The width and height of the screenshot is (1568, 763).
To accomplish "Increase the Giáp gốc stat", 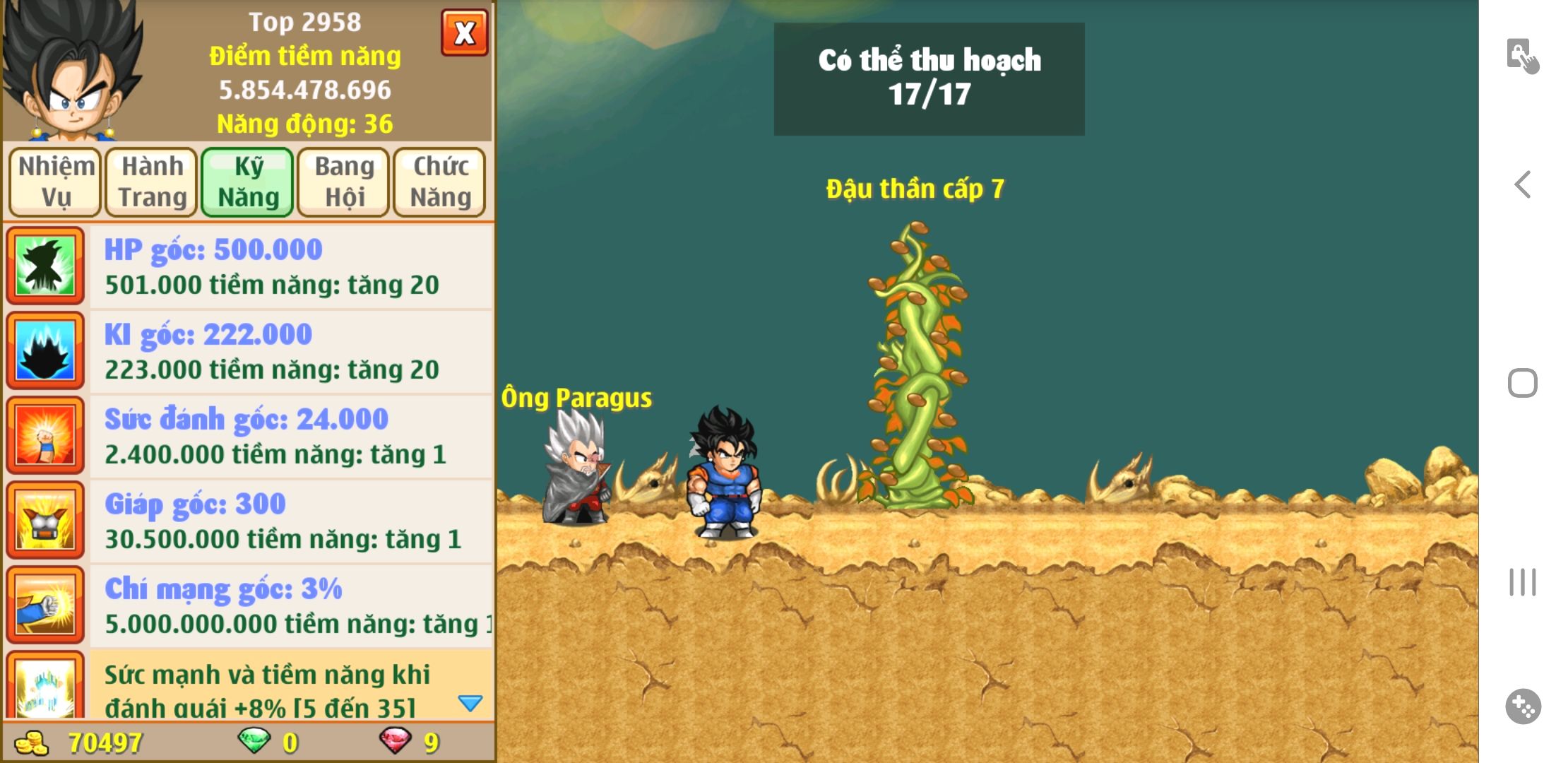I will (290, 521).
